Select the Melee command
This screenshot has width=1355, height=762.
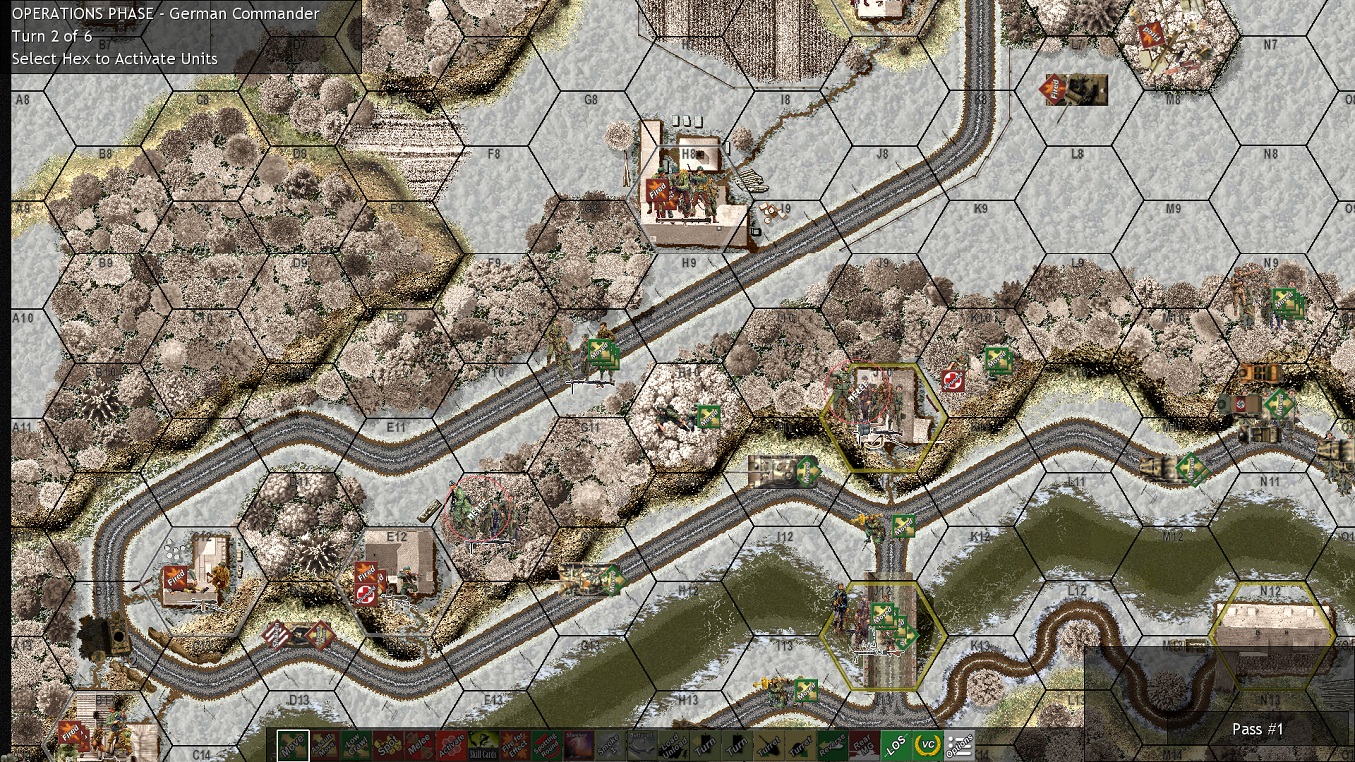click(x=422, y=746)
